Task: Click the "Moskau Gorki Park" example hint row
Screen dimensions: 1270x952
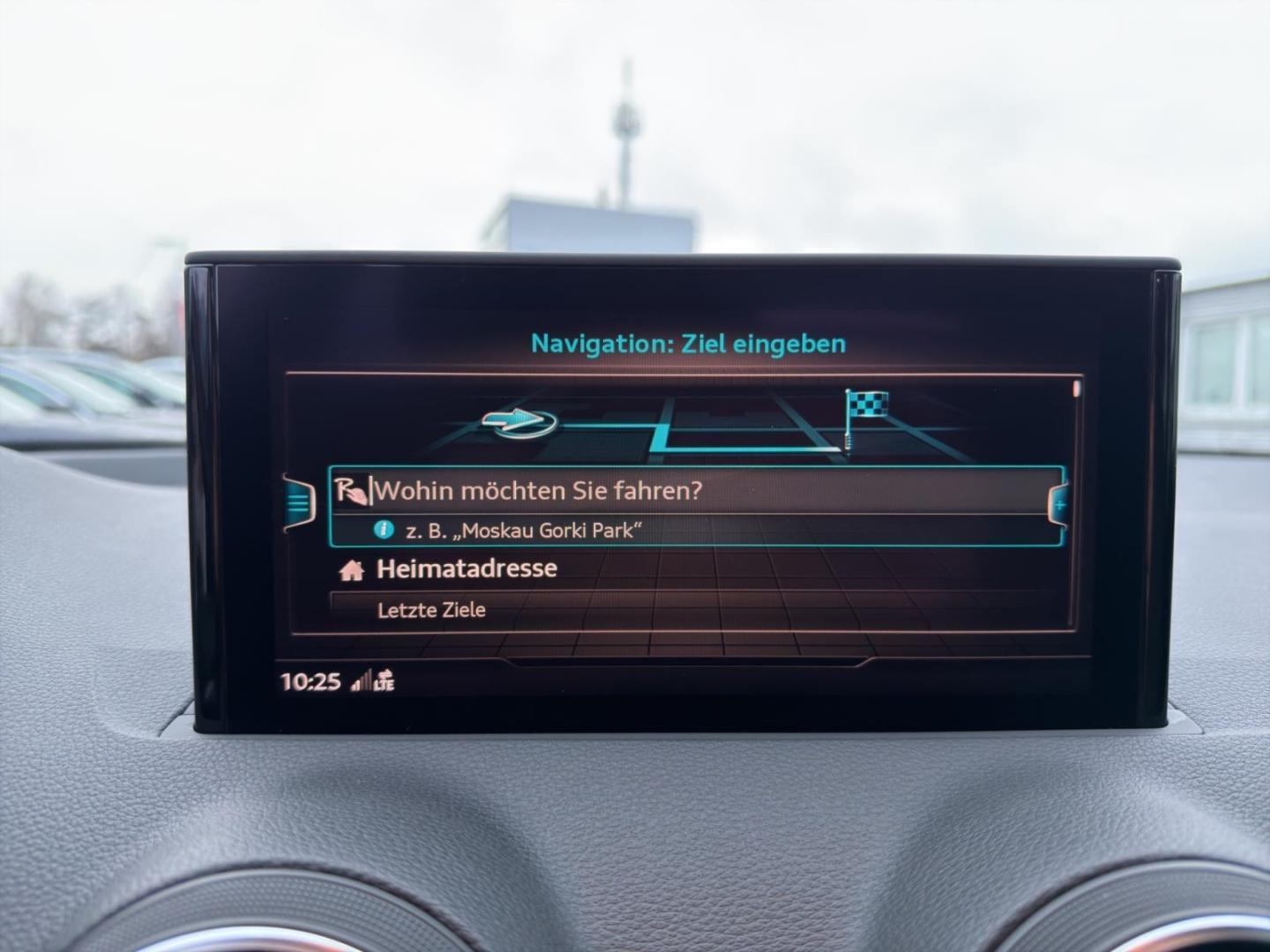Action: (522, 531)
